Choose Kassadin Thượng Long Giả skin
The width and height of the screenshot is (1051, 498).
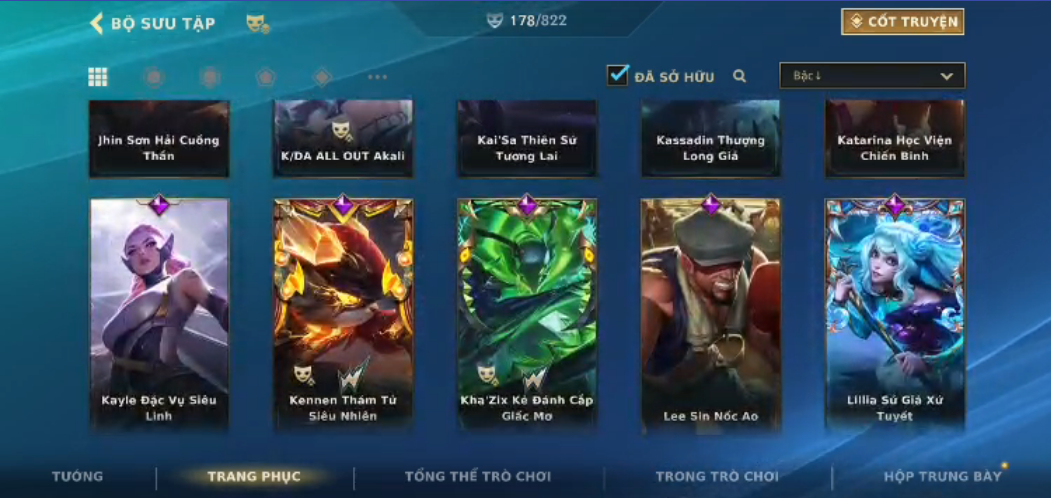(710, 139)
